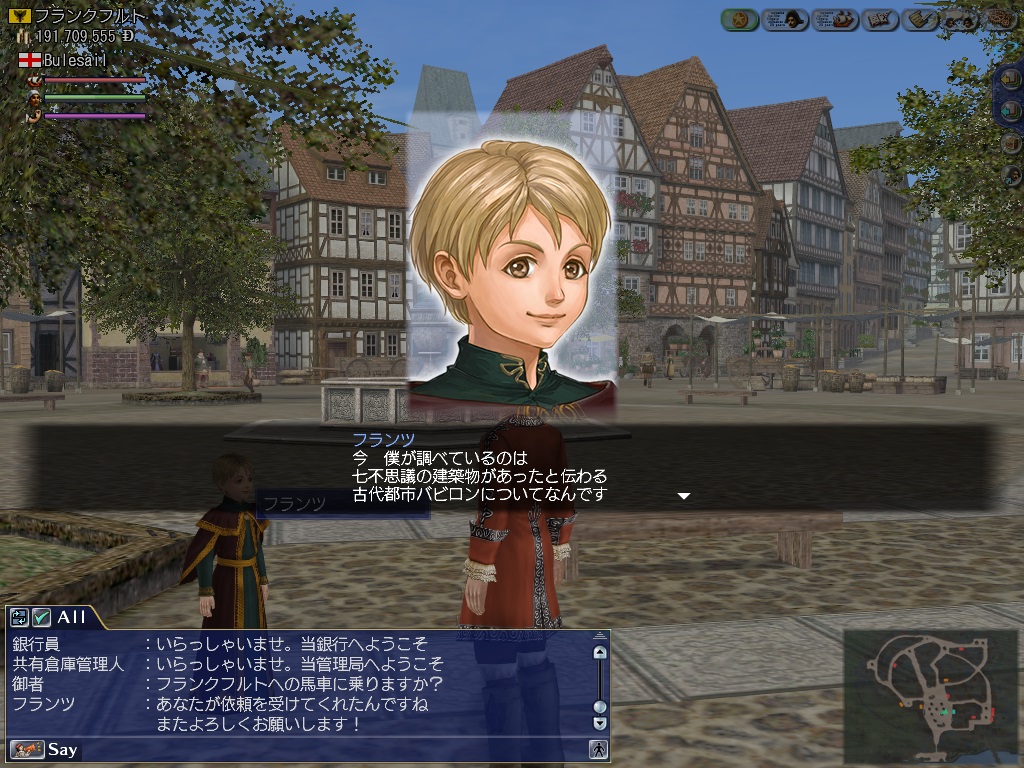Open the character info menu with portrait
This screenshot has width=1024, height=768.
point(786,19)
